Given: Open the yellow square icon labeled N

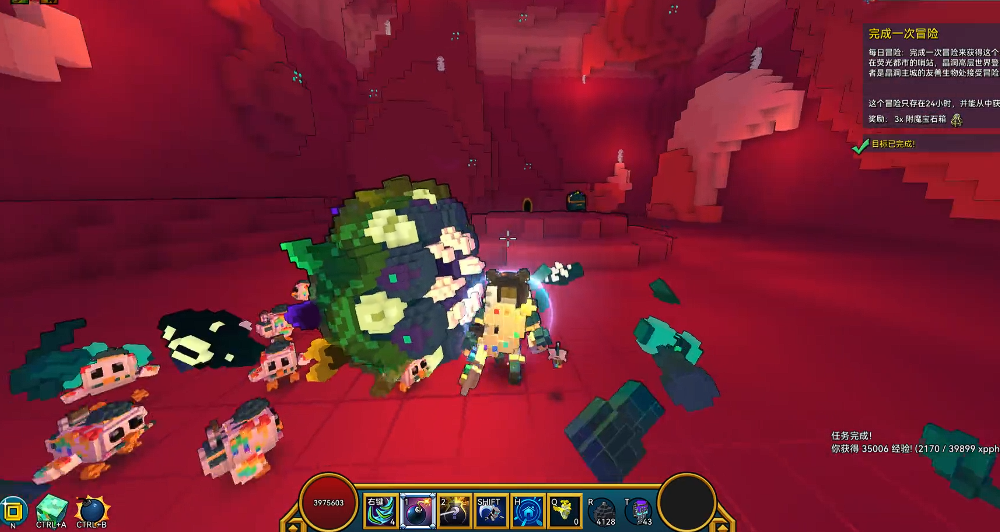Looking at the screenshot, I should (x=13, y=509).
